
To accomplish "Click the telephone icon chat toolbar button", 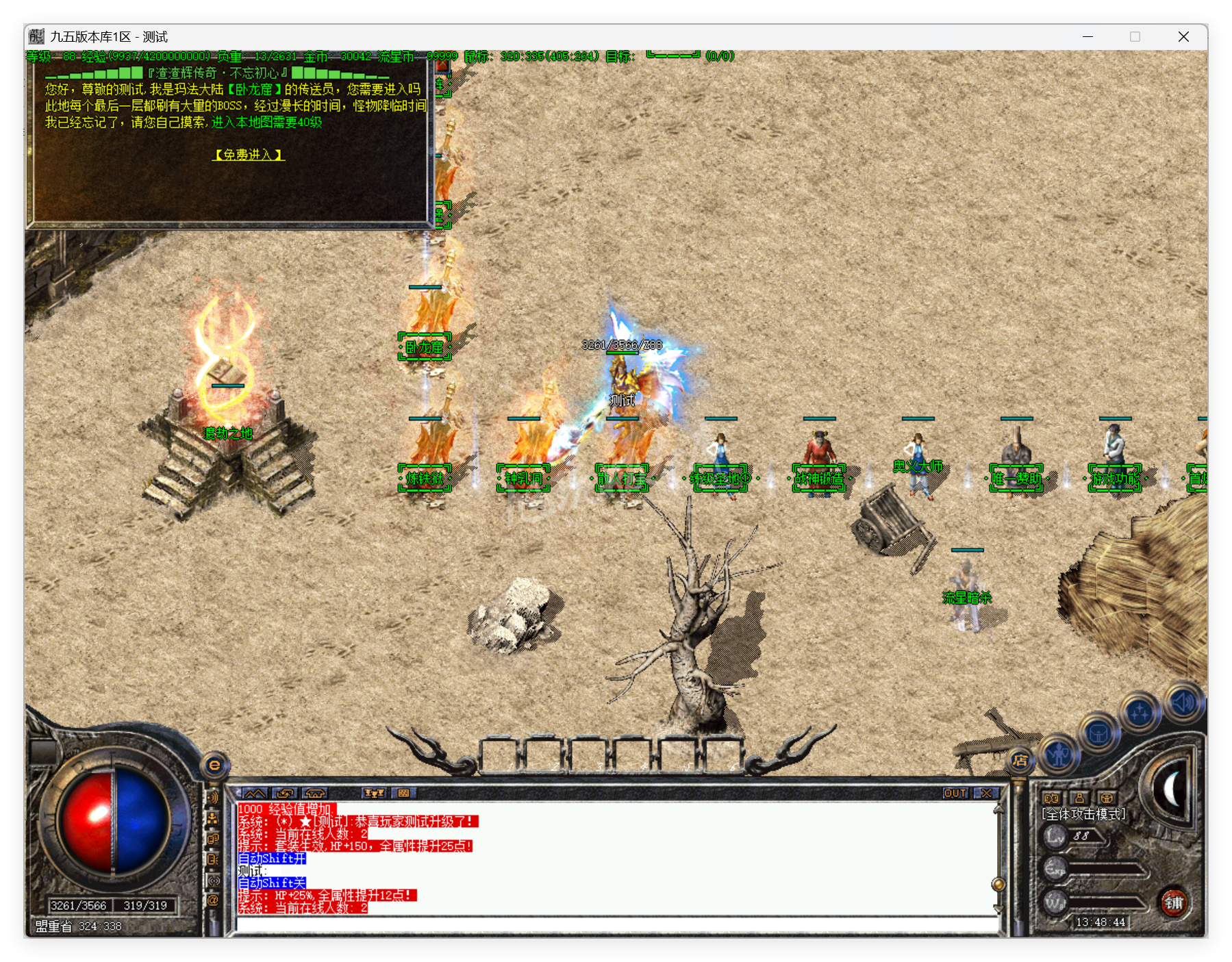I will (314, 793).
